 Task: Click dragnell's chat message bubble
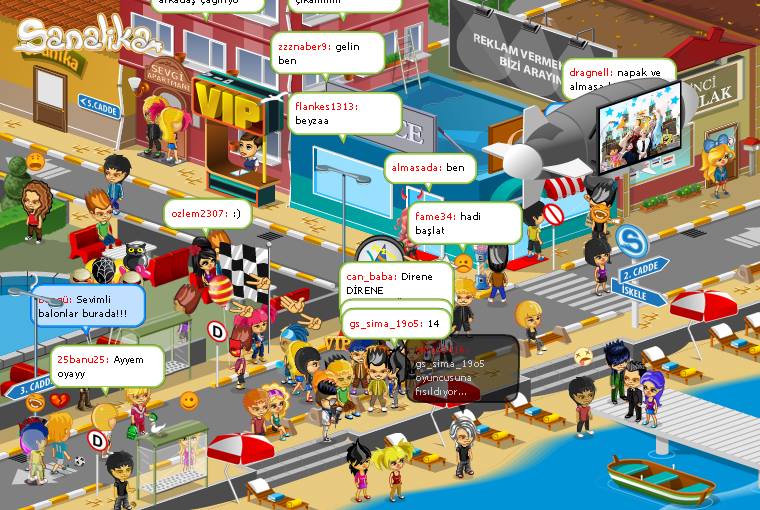coord(617,78)
